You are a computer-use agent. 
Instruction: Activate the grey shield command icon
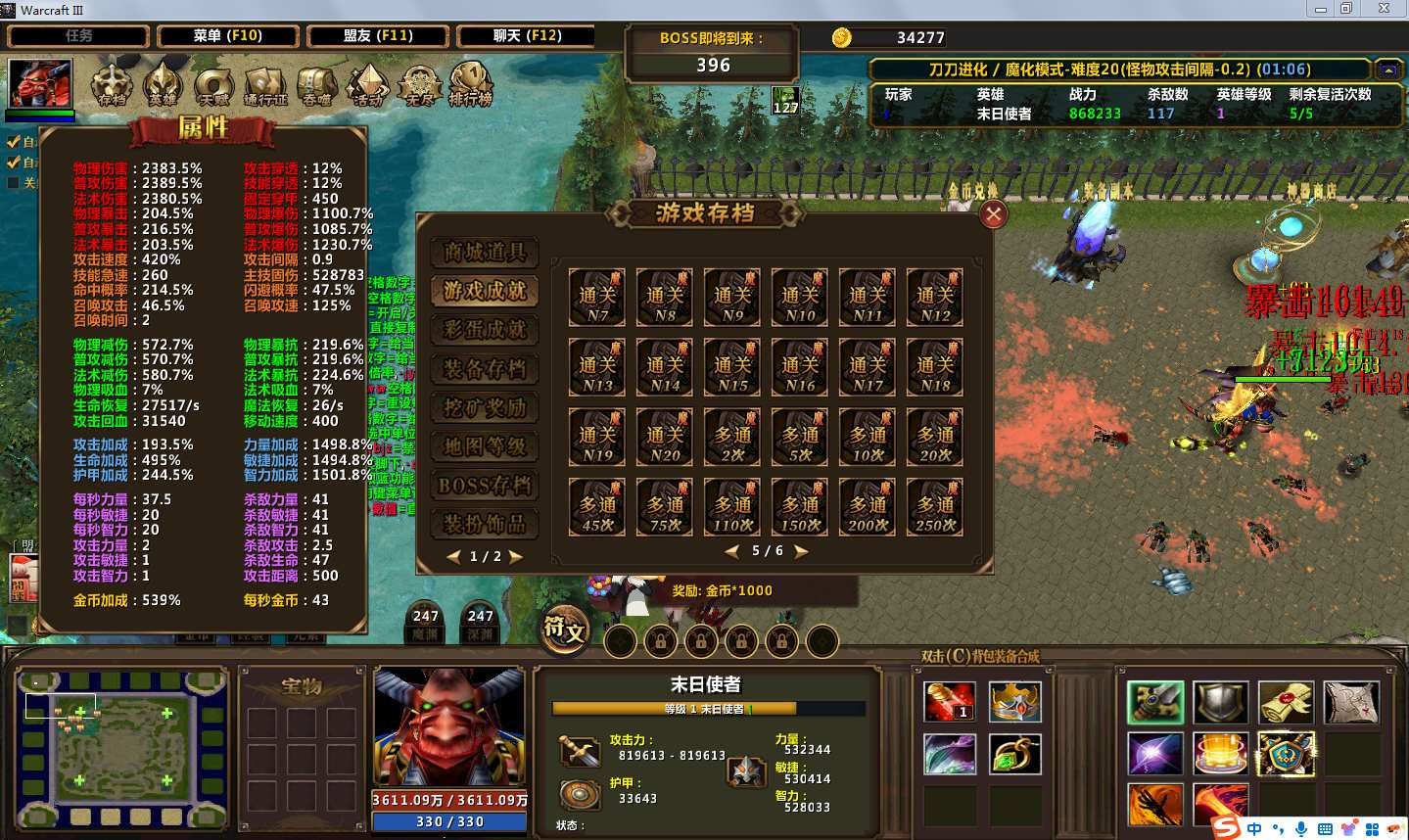(1220, 702)
